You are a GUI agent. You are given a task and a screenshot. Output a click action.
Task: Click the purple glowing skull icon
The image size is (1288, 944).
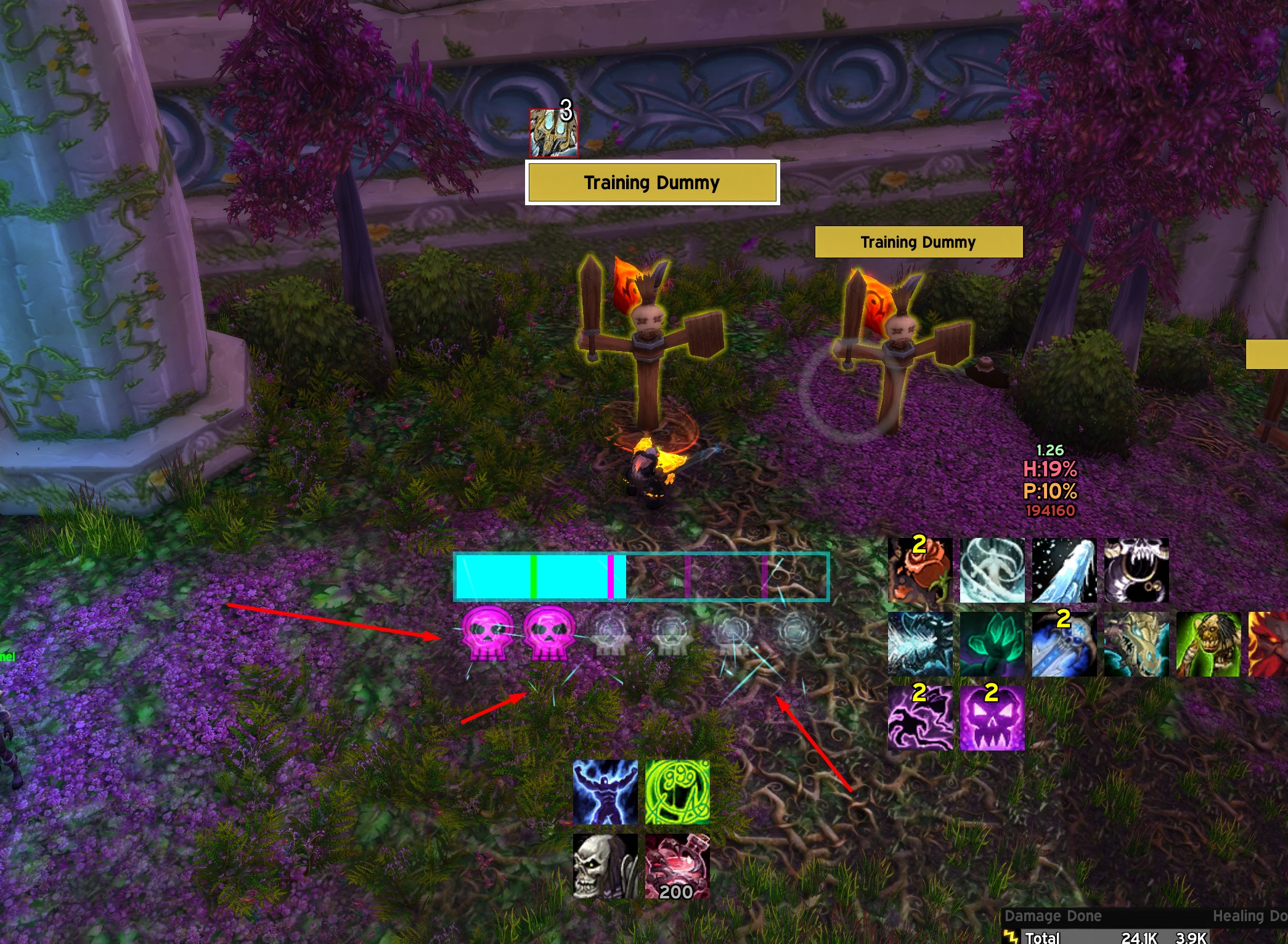coord(992,718)
